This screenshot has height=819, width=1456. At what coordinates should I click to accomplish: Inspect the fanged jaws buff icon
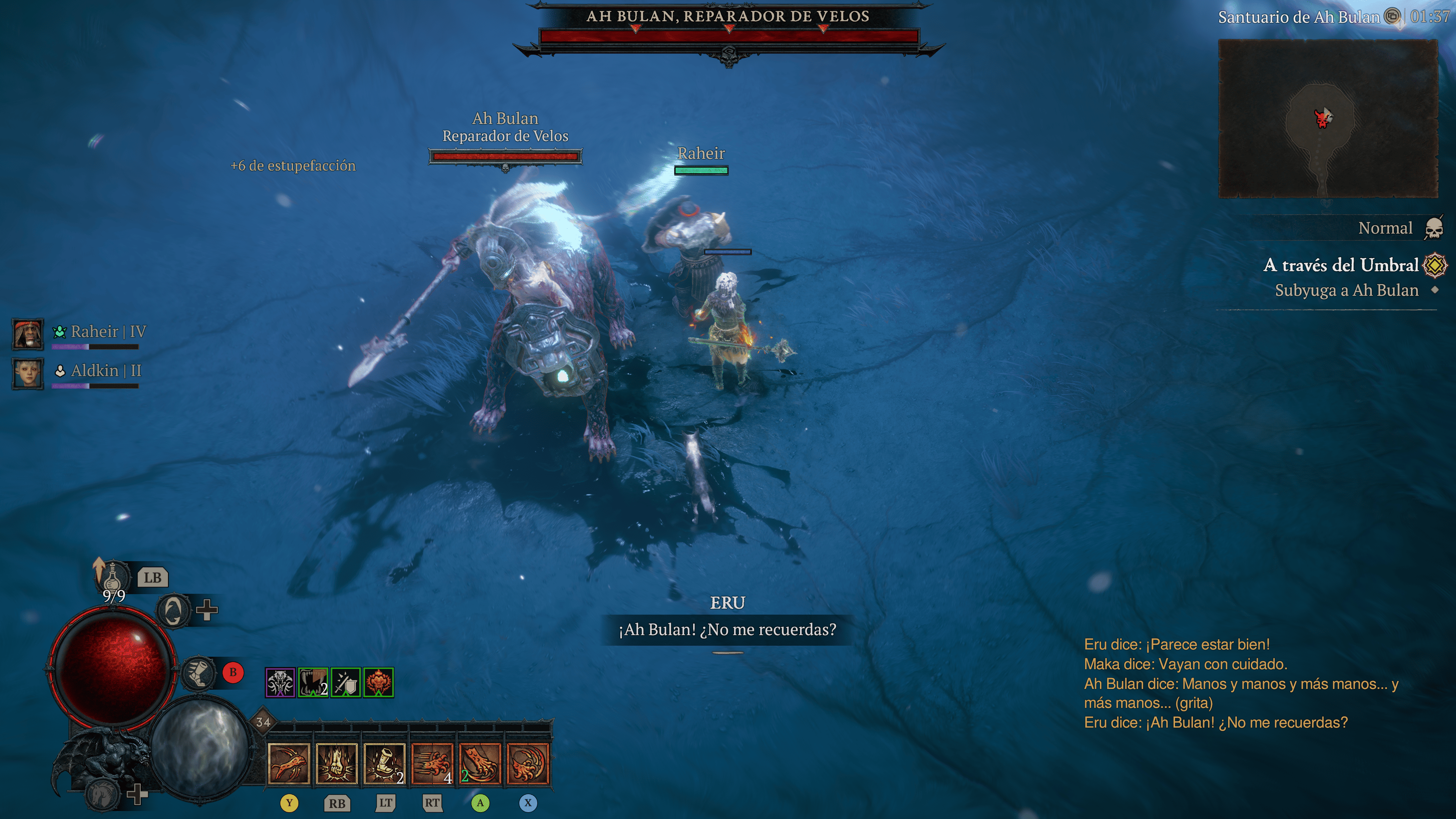click(313, 683)
